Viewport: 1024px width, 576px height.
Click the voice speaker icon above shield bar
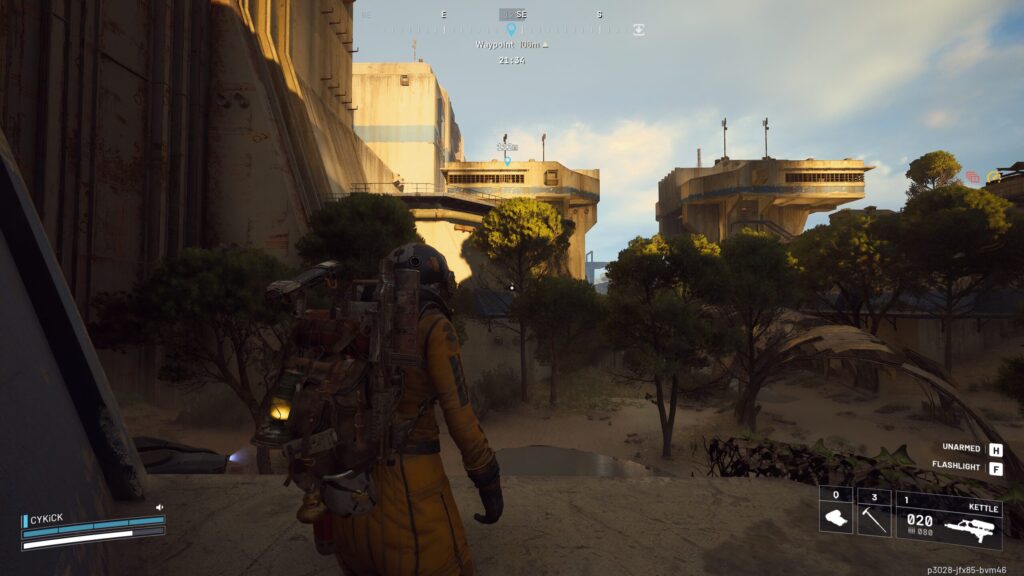159,508
